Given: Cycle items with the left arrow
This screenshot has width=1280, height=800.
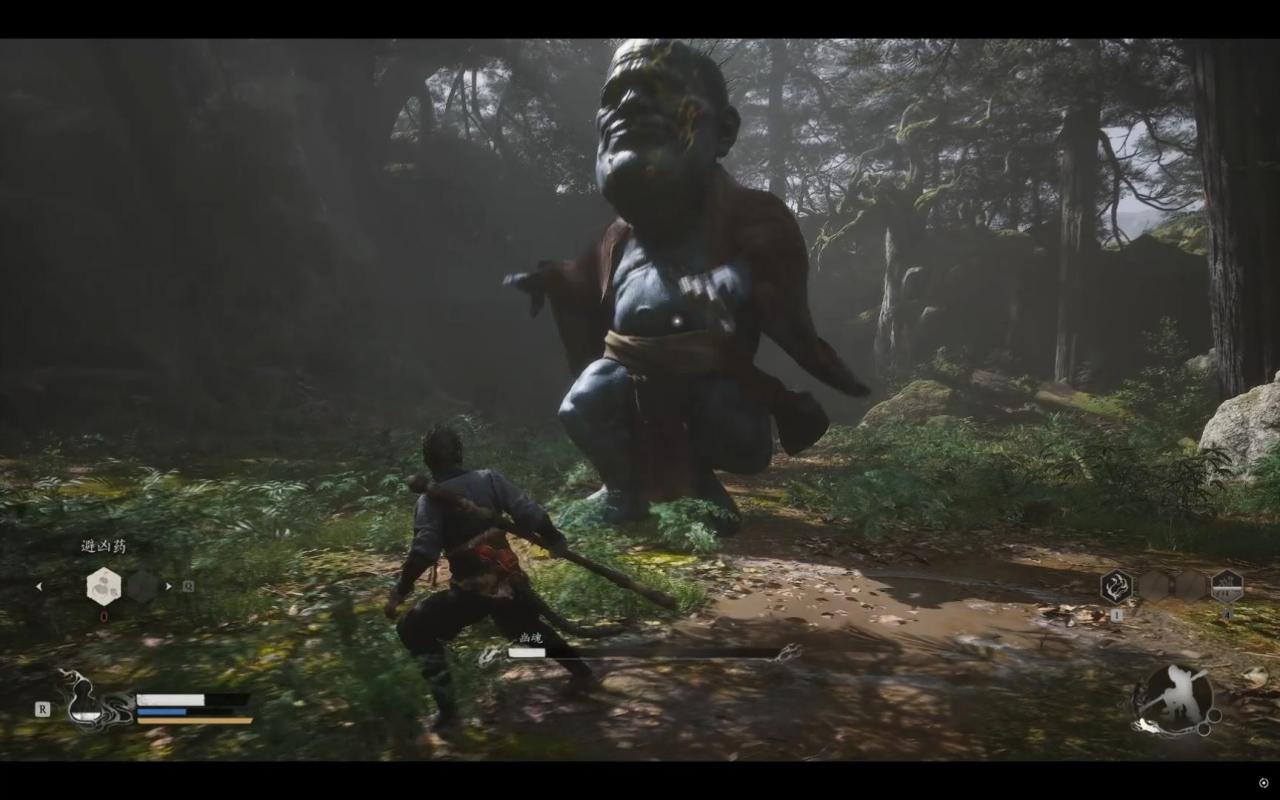Looking at the screenshot, I should pos(40,587).
